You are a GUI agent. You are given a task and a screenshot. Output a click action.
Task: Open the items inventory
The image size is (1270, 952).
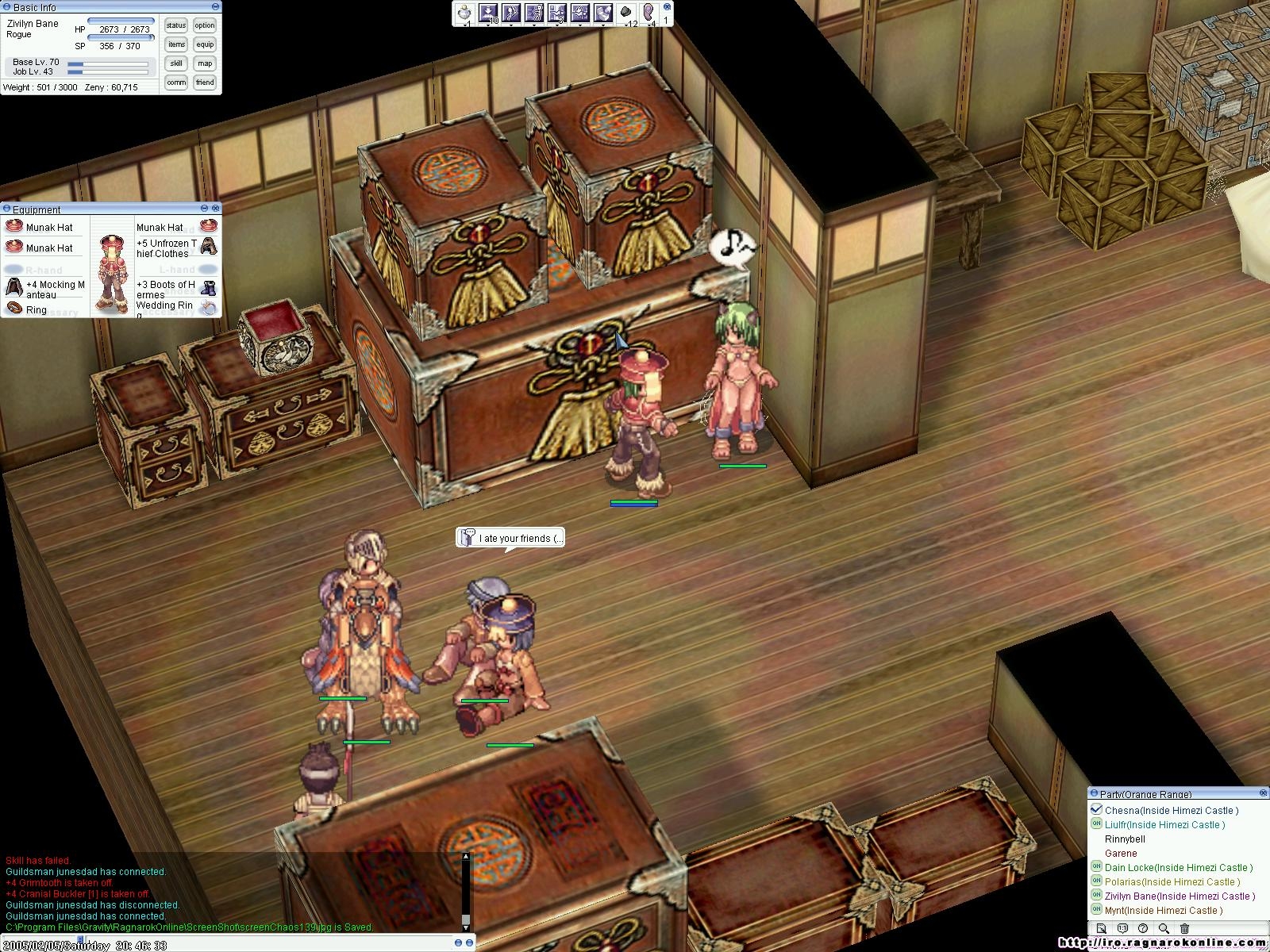[176, 44]
